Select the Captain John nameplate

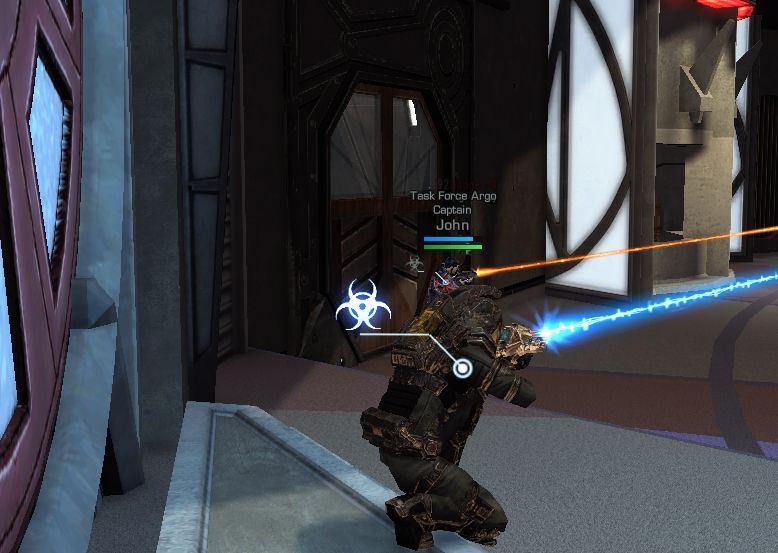pyautogui.click(x=452, y=218)
